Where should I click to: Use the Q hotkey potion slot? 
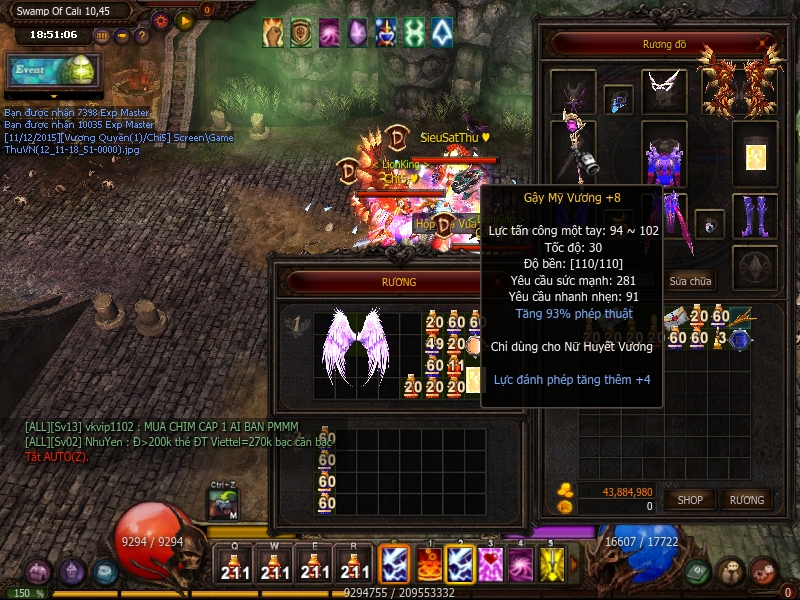pos(234,566)
